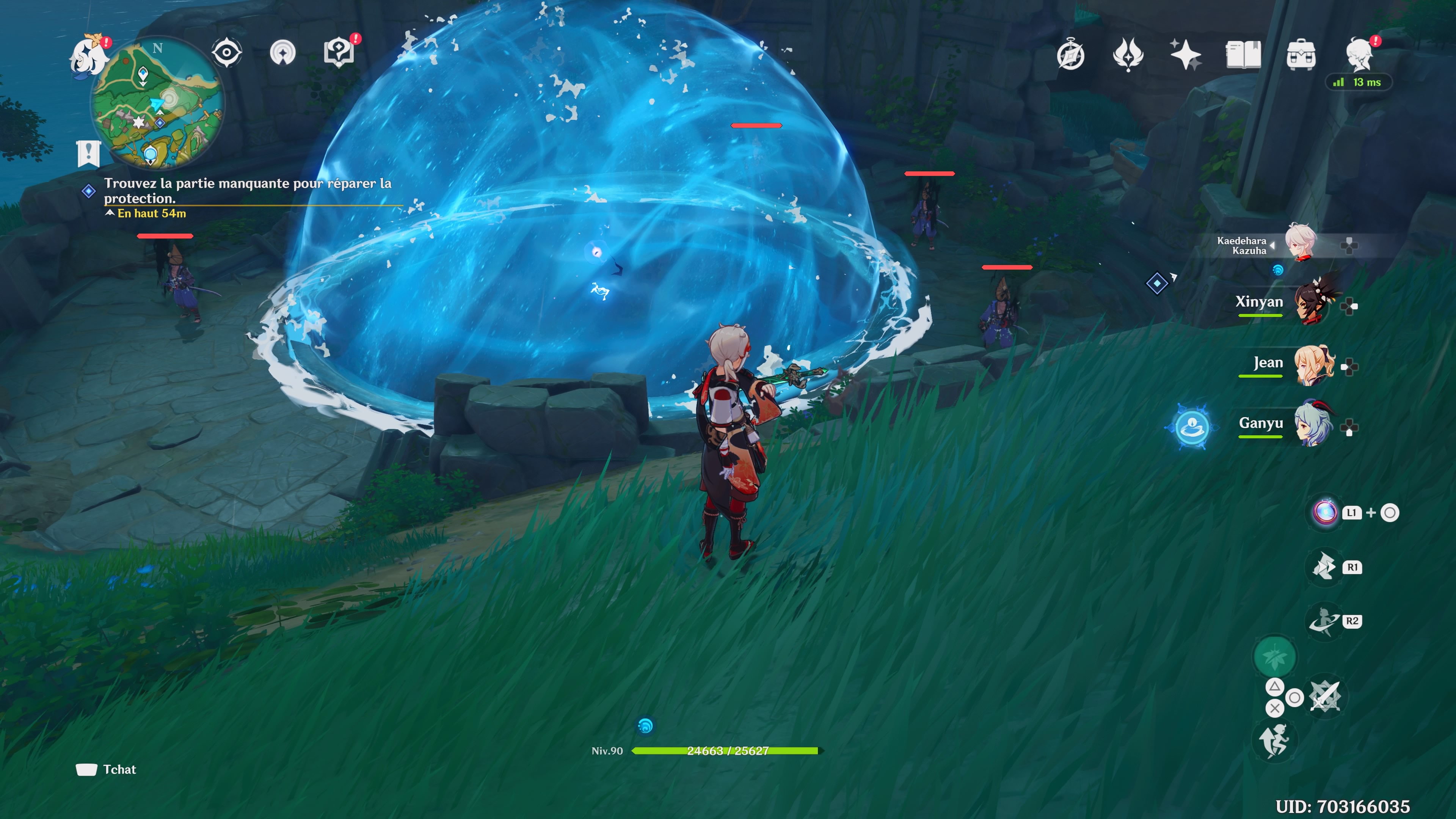Screen dimensions: 1456x819
Task: Open the character menu icon
Action: (x=1359, y=55)
